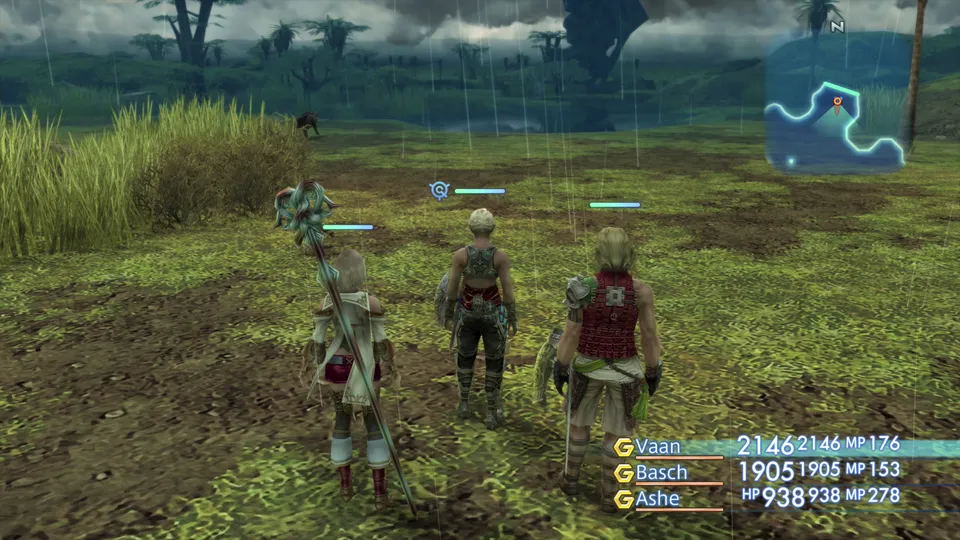Select Basch in the party list

coord(661,472)
